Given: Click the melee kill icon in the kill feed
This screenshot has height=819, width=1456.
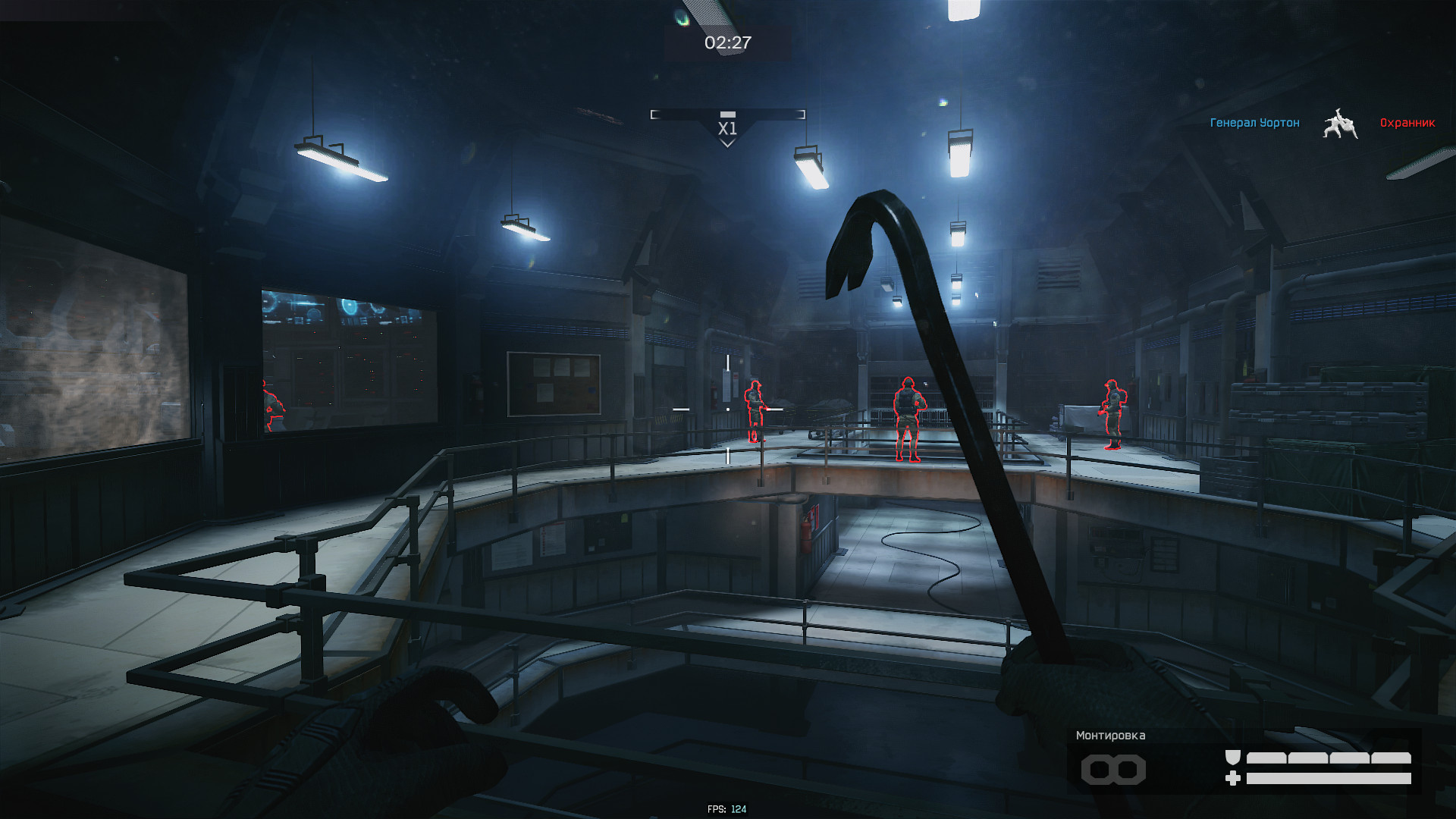Looking at the screenshot, I should coord(1340,124).
